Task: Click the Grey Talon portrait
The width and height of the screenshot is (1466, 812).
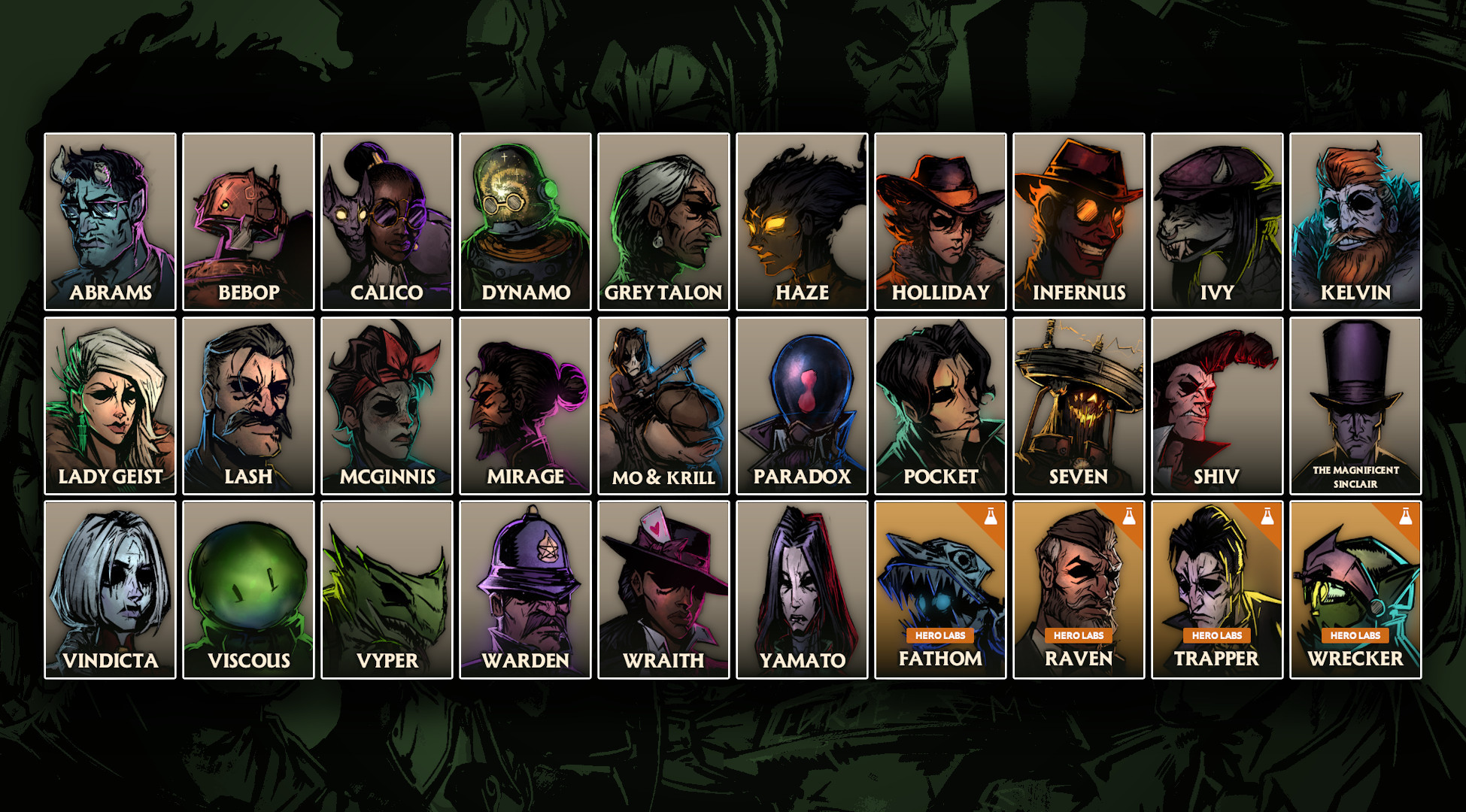Action: pos(663,218)
